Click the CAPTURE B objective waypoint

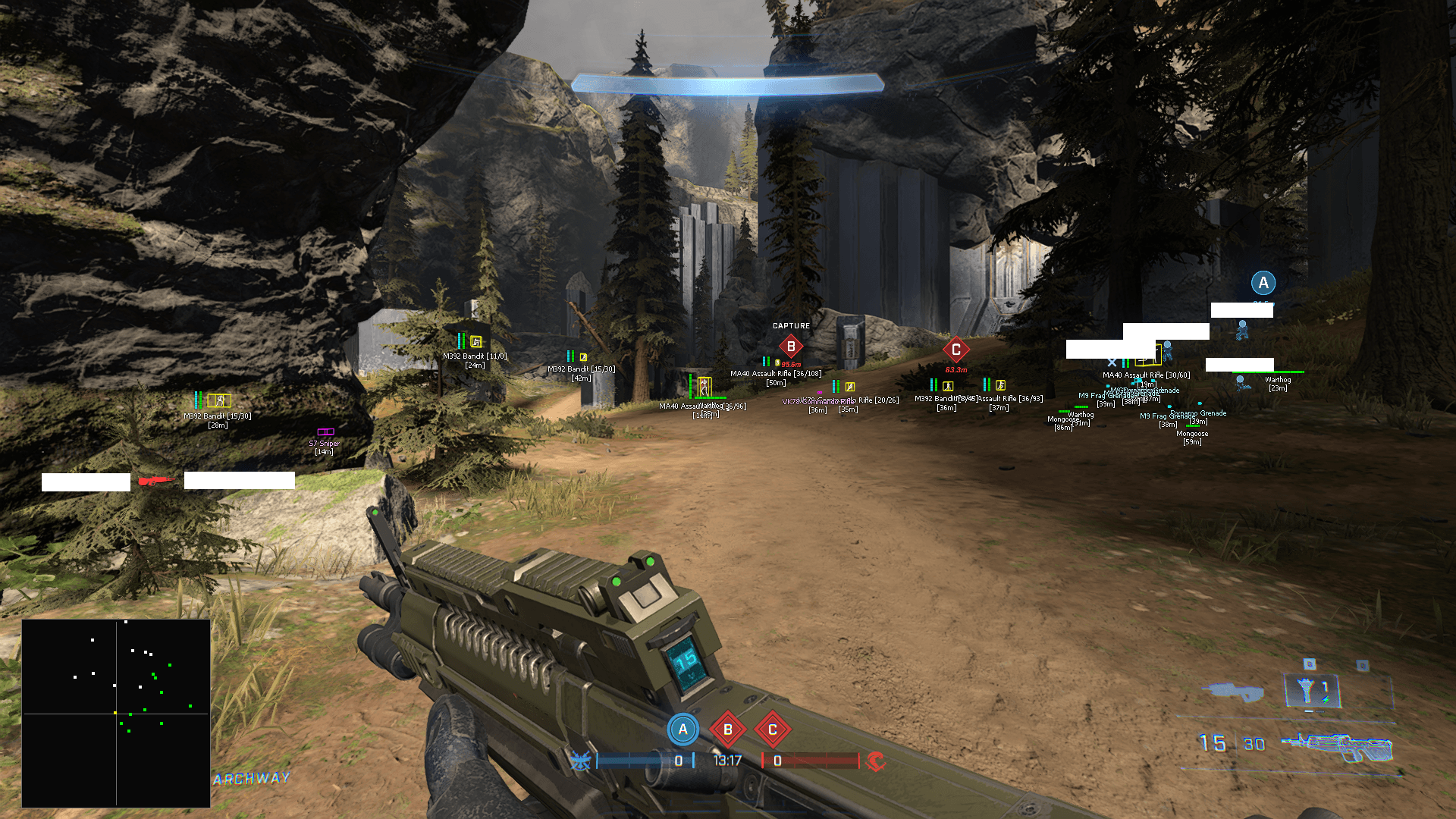pos(791,347)
